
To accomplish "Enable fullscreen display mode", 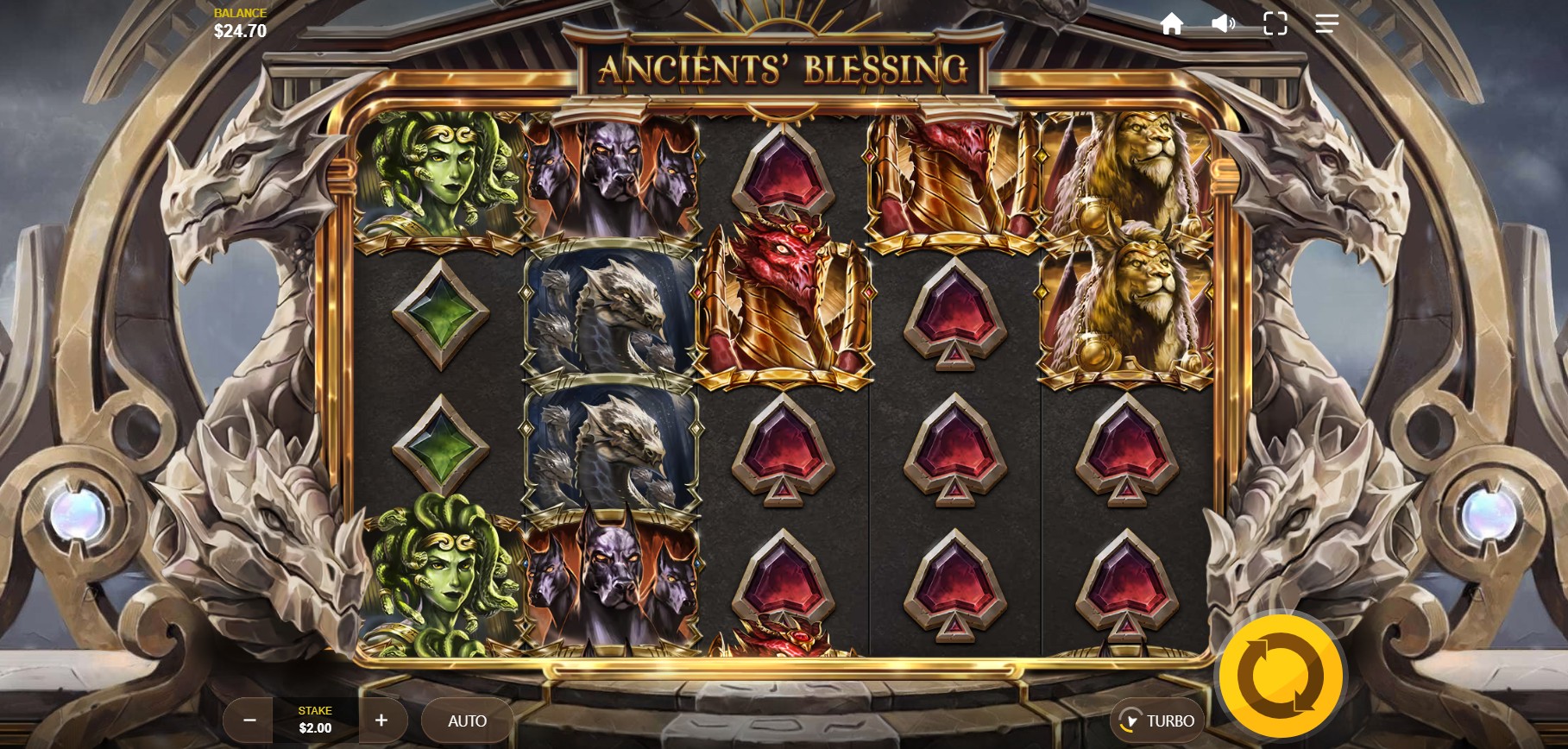I will pyautogui.click(x=1275, y=24).
